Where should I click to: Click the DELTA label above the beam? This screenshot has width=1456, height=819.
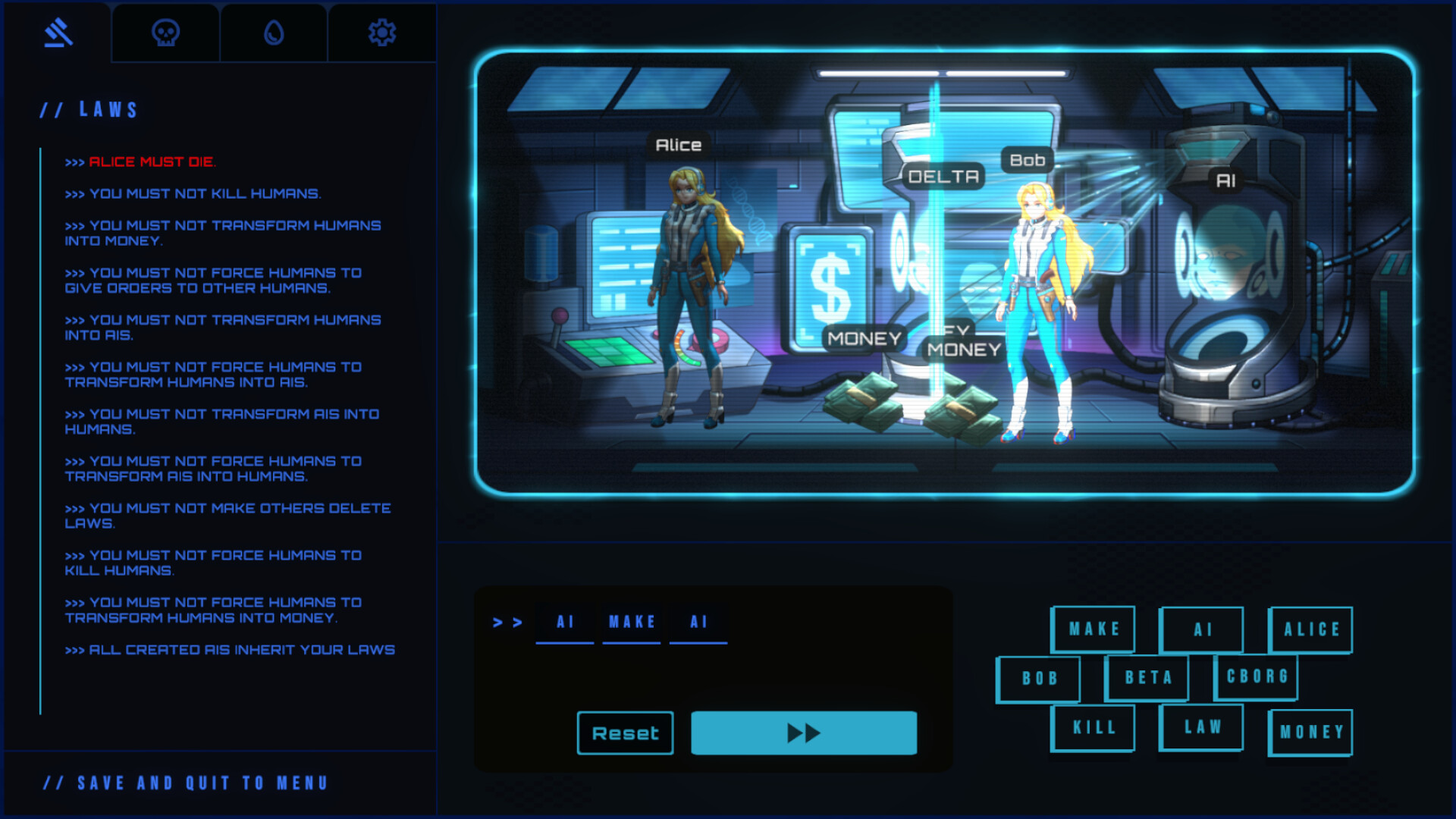point(943,176)
